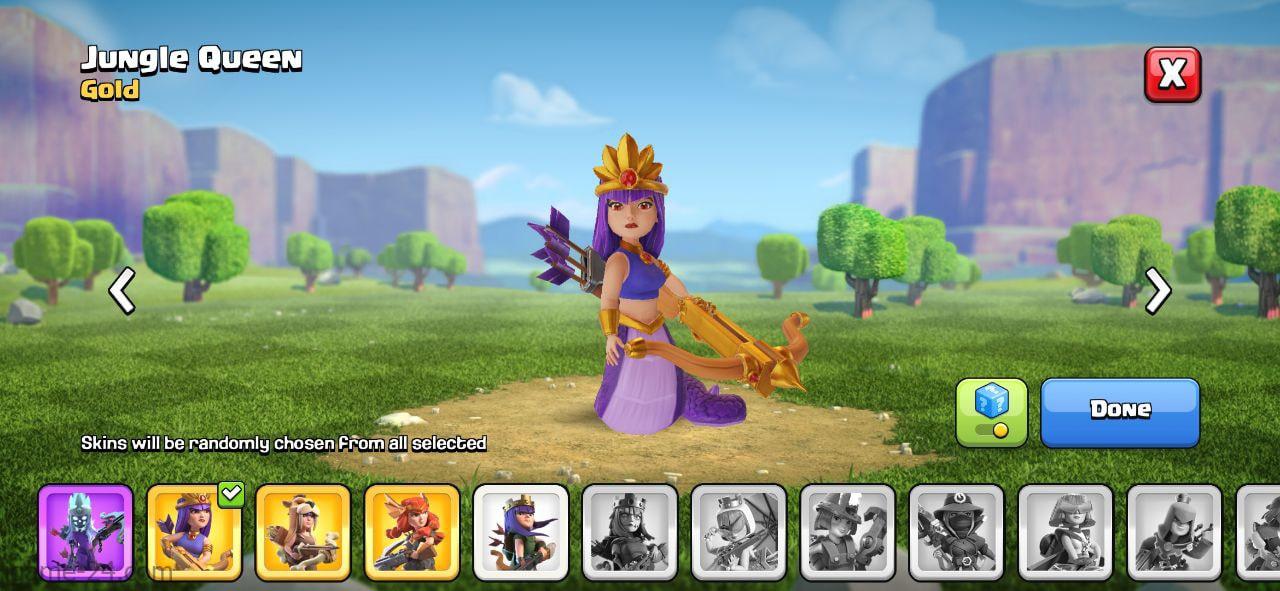
Task: Show the previous skin with left arrow
Action: coord(122,291)
